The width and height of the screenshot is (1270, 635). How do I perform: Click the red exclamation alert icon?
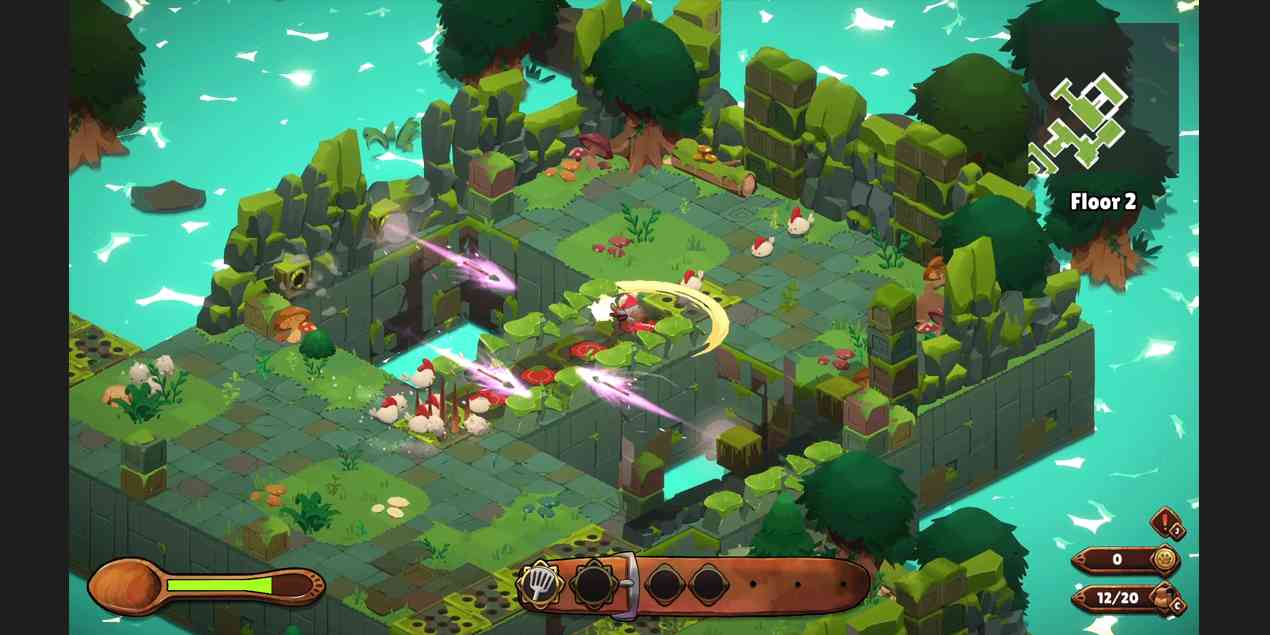(1167, 523)
